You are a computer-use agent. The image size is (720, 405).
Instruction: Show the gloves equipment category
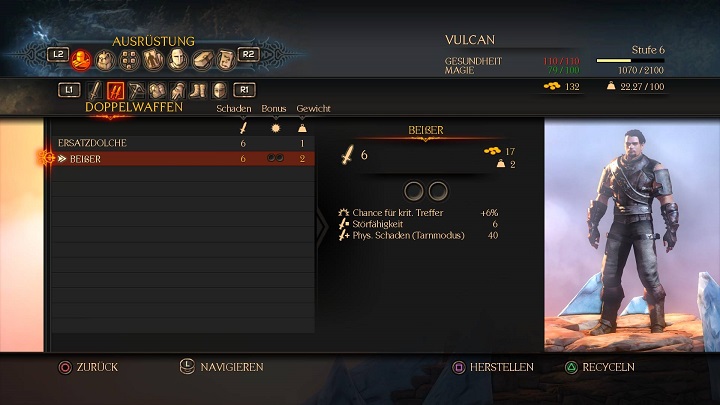click(177, 90)
